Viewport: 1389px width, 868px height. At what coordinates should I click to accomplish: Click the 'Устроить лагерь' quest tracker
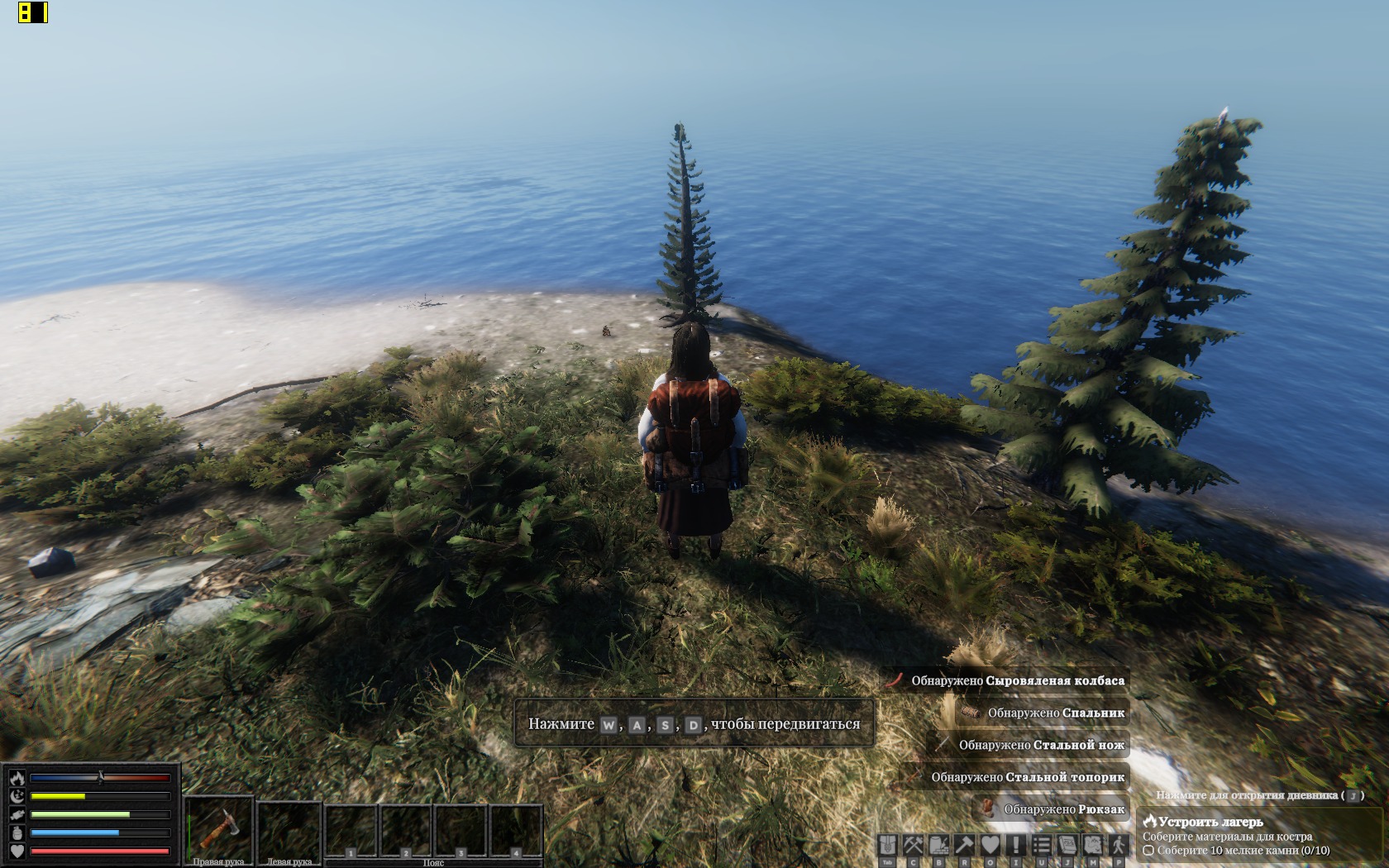[1210, 822]
